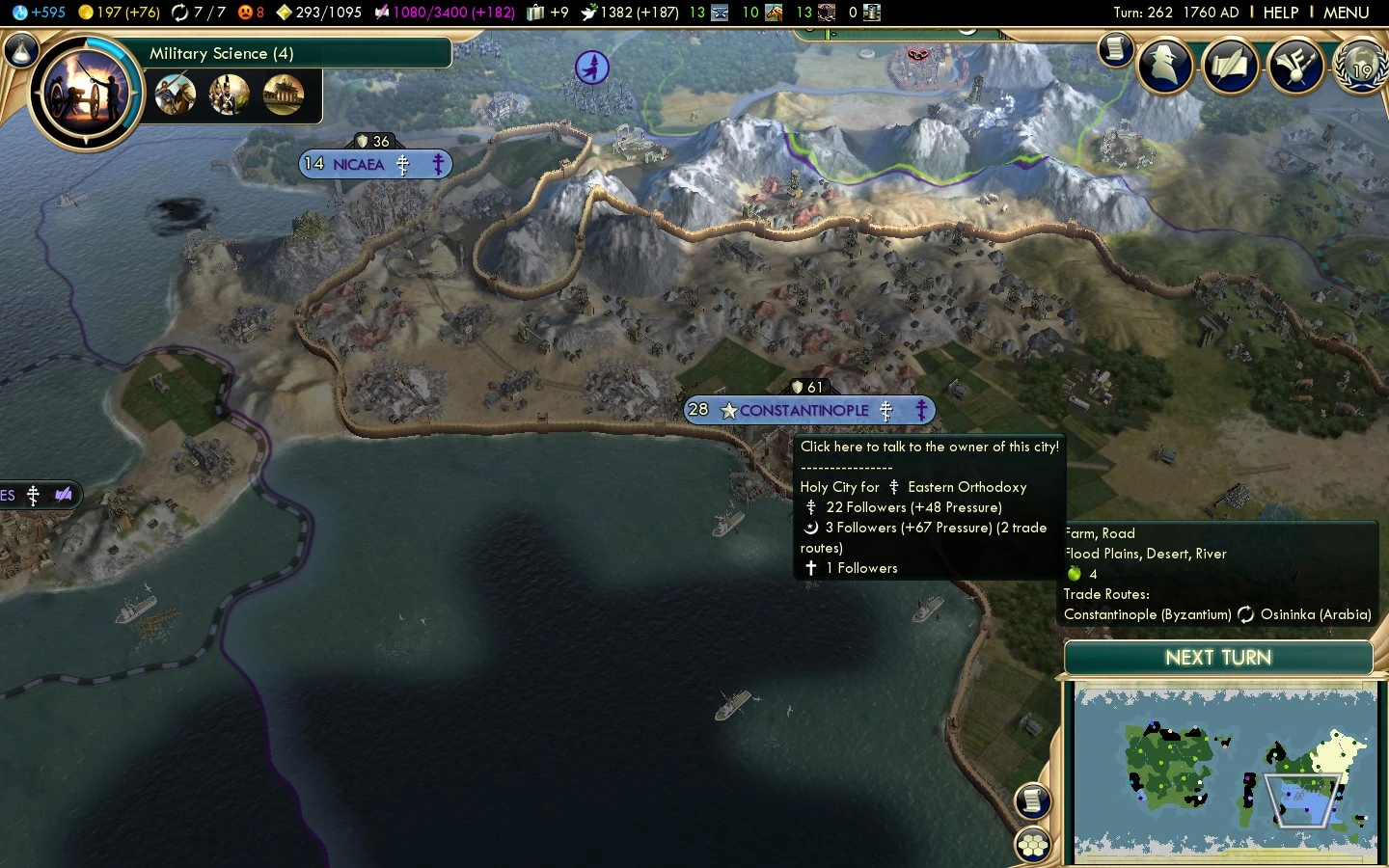Click the 293/1095 culture progress counter
The width and height of the screenshot is (1389, 868).
pyautogui.click(x=318, y=13)
